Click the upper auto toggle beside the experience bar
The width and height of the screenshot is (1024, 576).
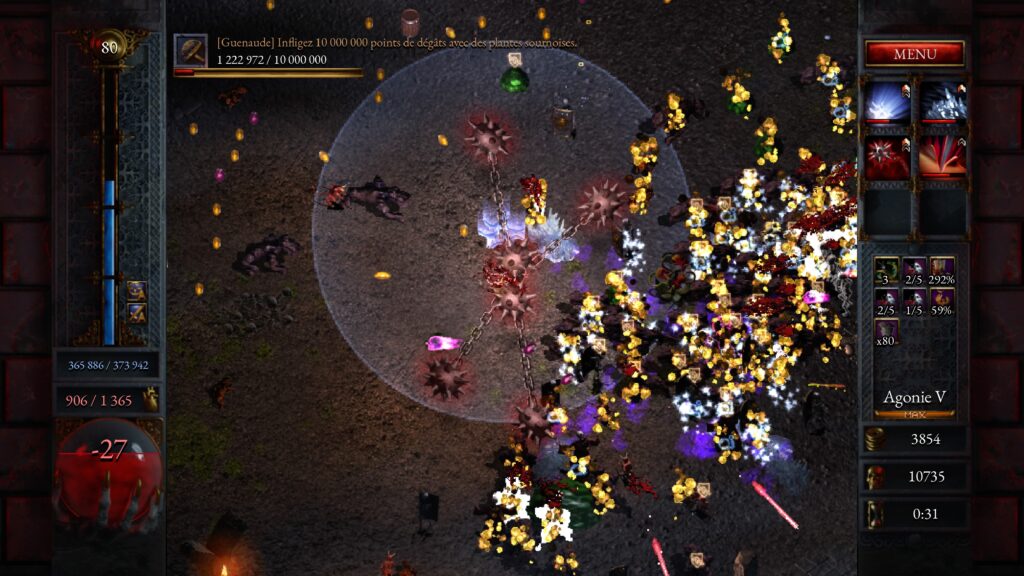coord(136,291)
